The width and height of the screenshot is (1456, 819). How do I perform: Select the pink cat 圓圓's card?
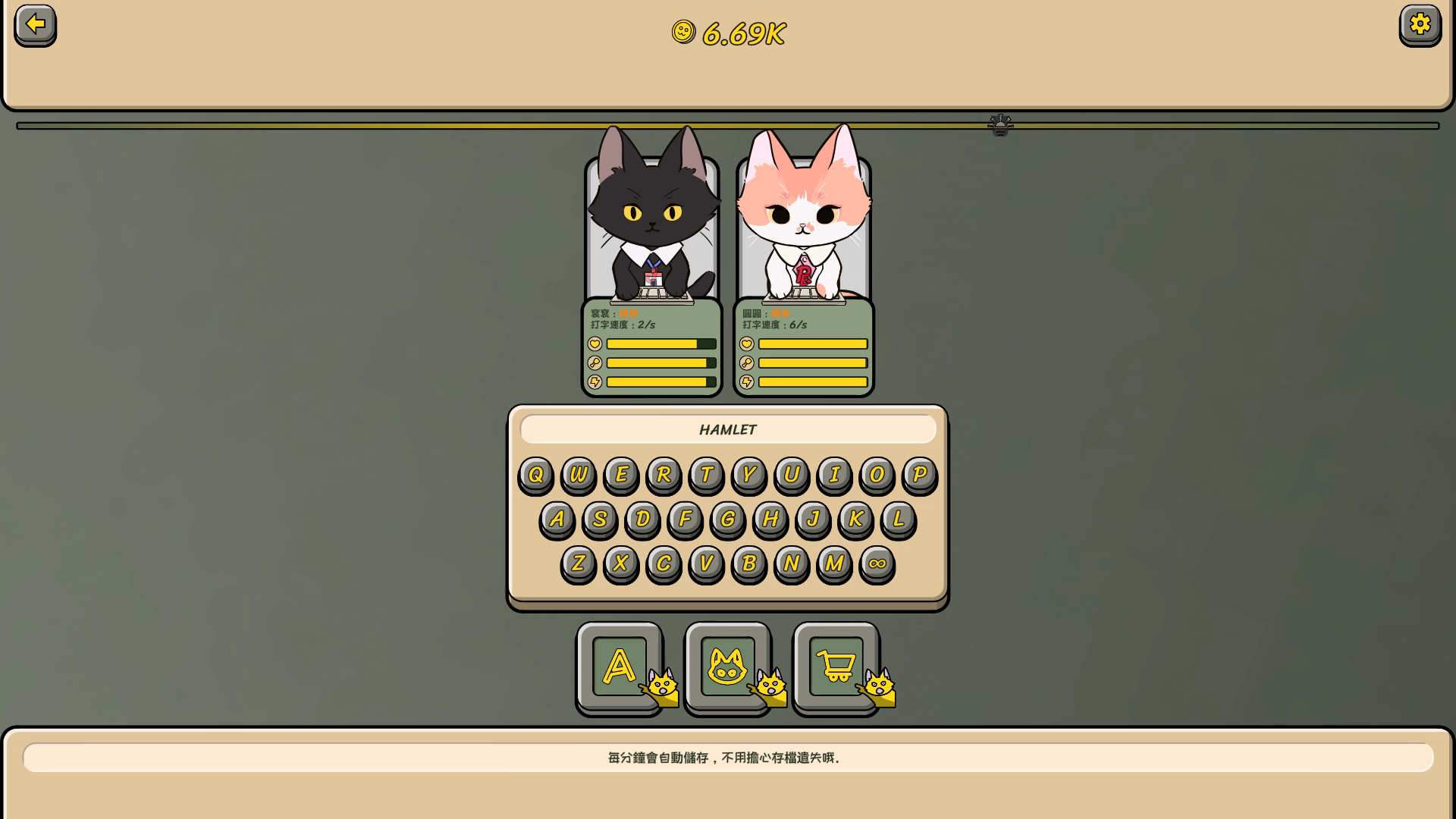[x=802, y=227]
